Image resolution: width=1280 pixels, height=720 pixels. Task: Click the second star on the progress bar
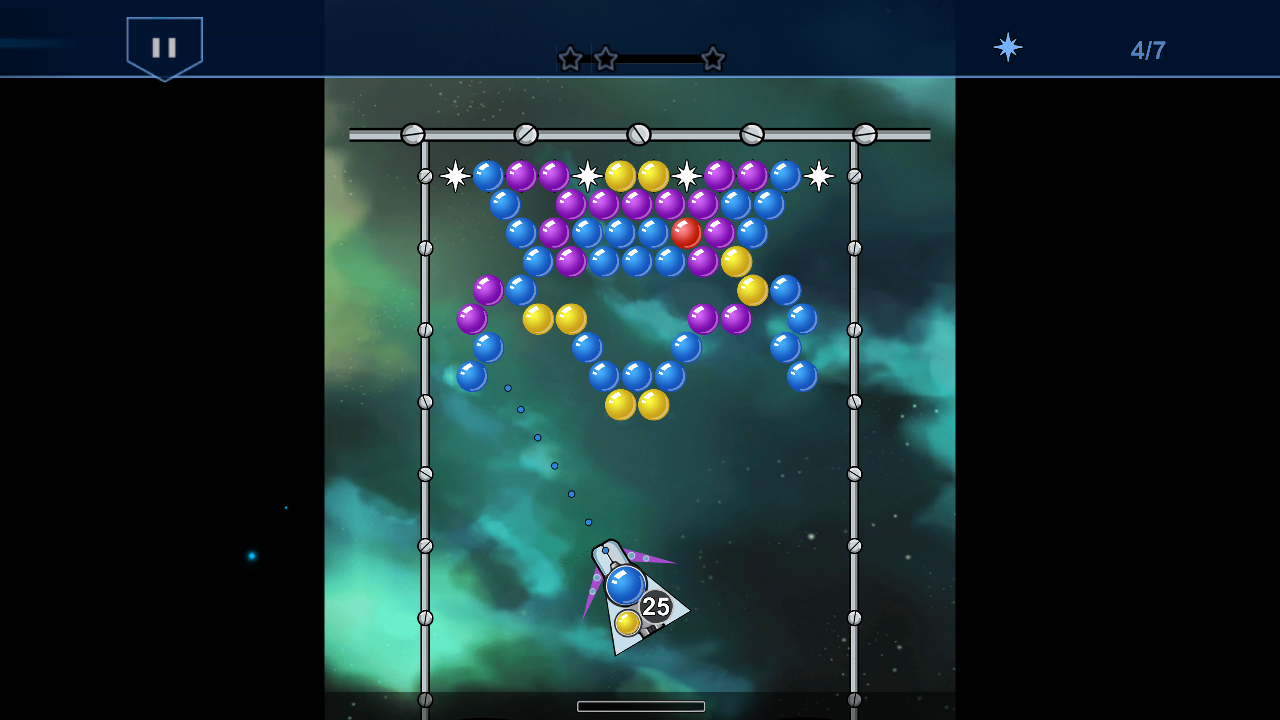point(604,58)
